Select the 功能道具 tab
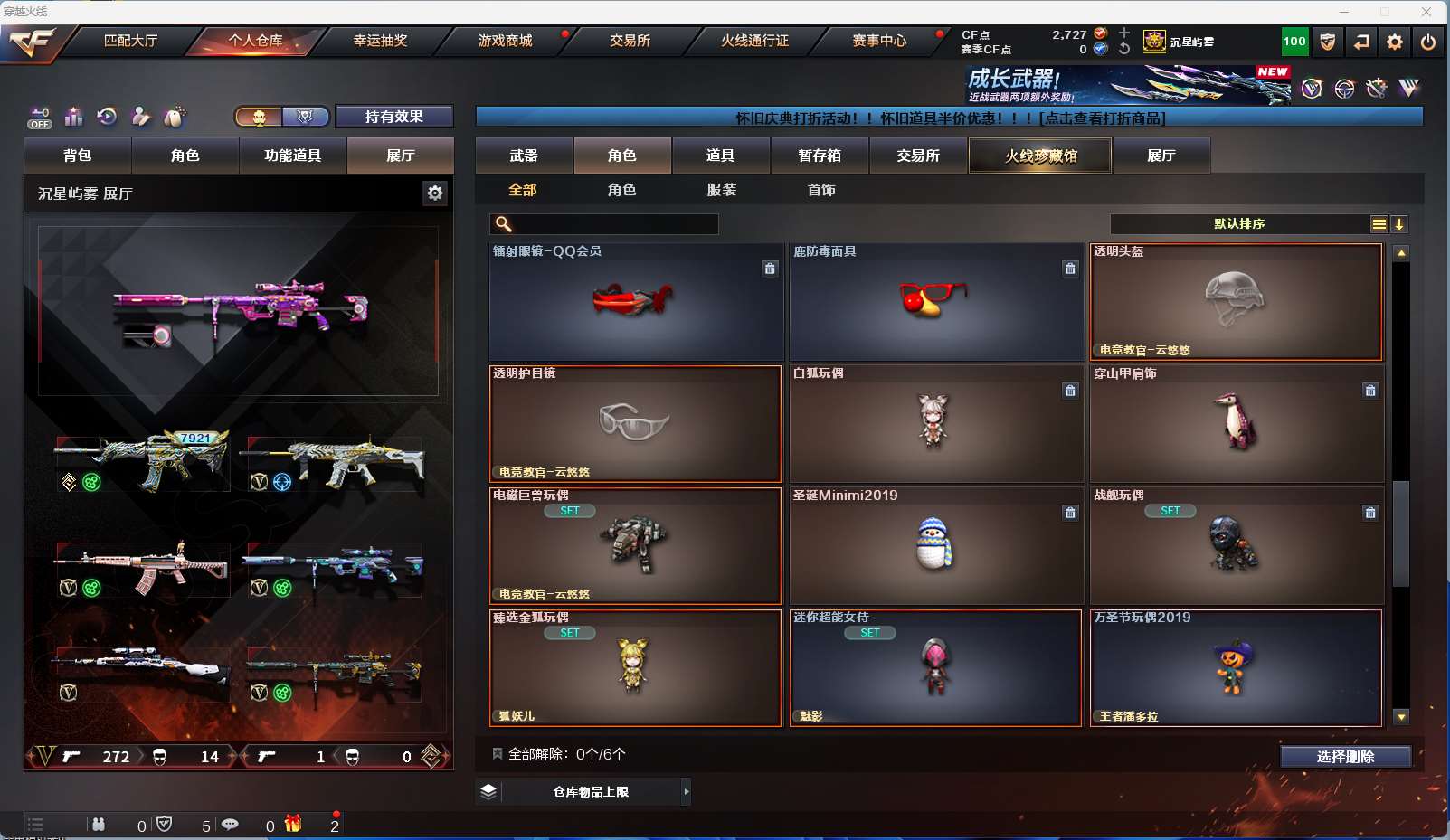Screen dimensions: 1450x840 (292, 156)
